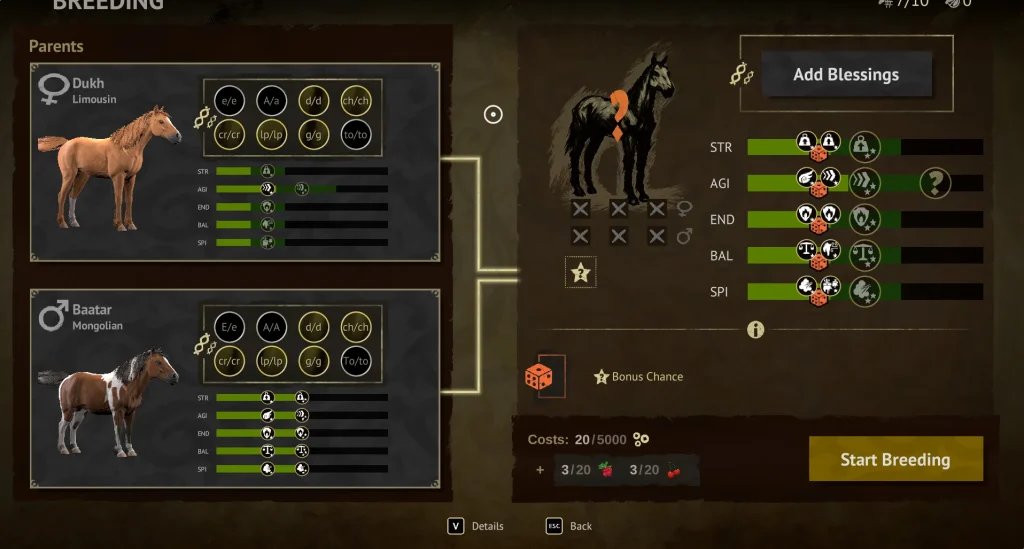This screenshot has width=1024, height=549.
Task: Click the AGI question mark trait icon
Action: (x=935, y=183)
